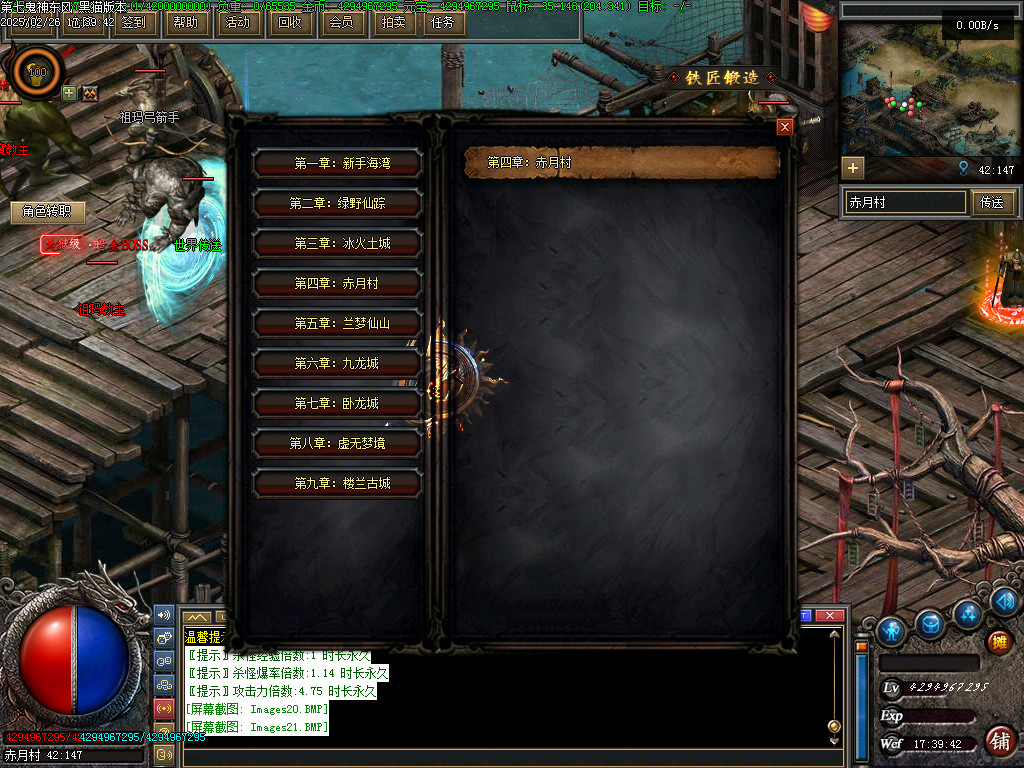Choose chapter two 绿野仙踪
Screen dimensions: 1024x768
[x=337, y=203]
